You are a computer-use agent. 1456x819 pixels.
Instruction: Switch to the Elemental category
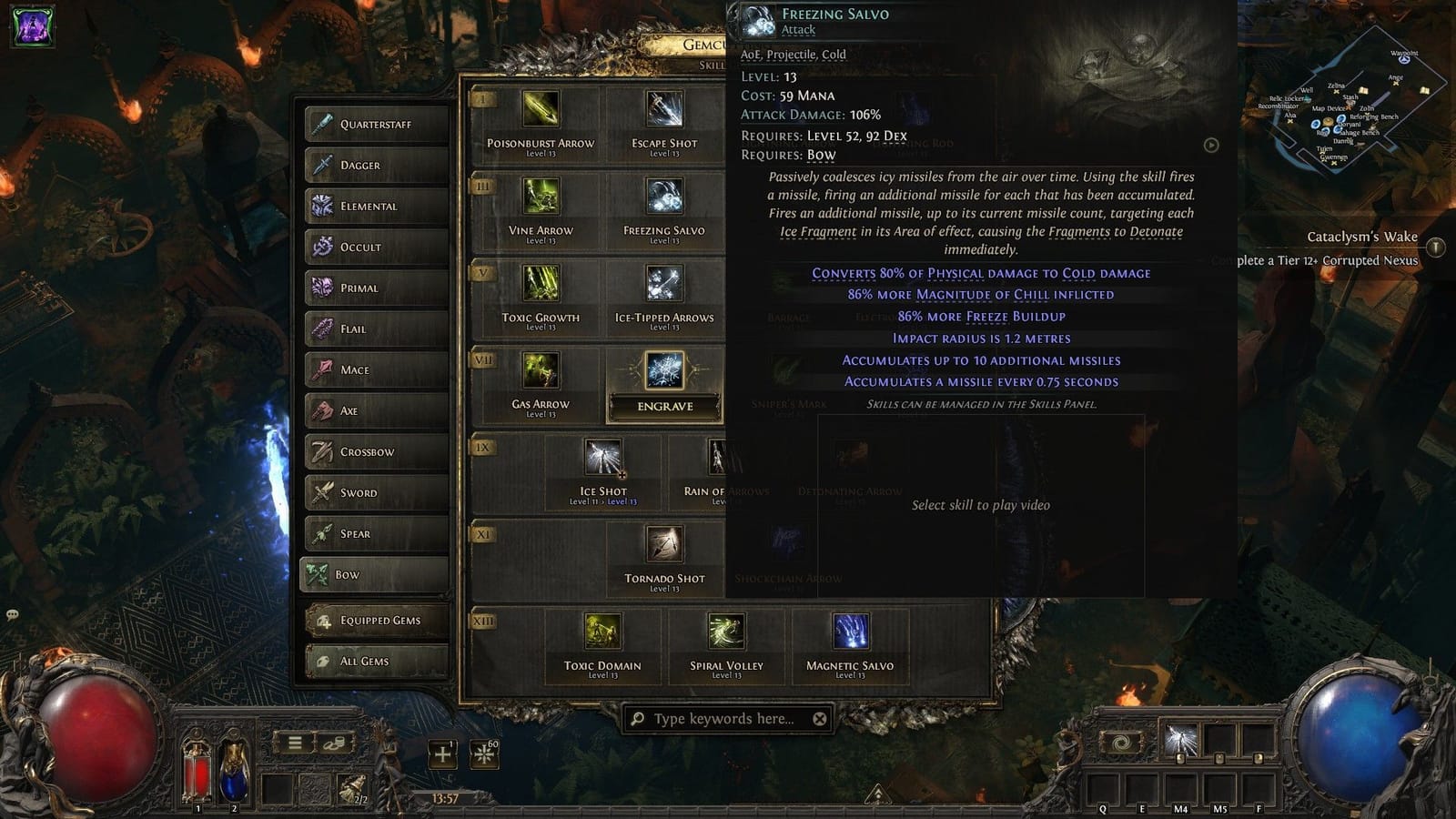pyautogui.click(x=373, y=207)
